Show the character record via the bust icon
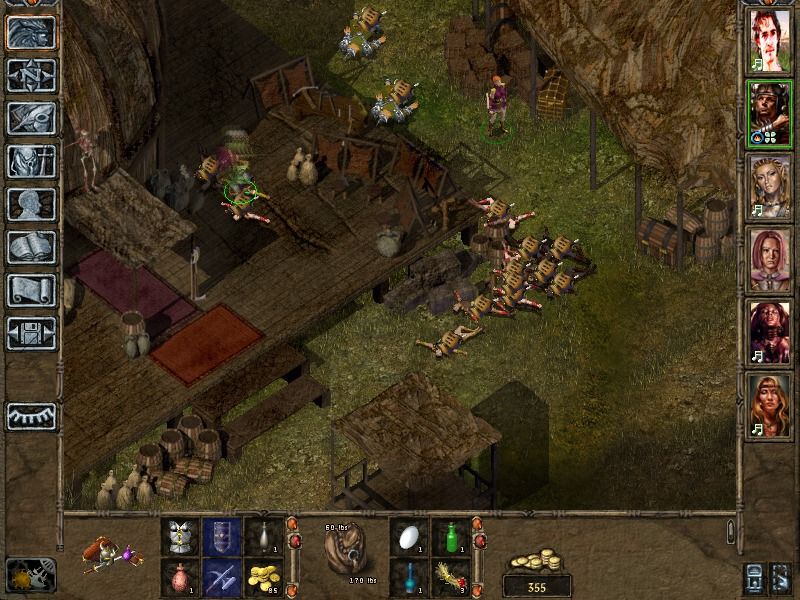The width and height of the screenshot is (800, 600). [x=31, y=204]
